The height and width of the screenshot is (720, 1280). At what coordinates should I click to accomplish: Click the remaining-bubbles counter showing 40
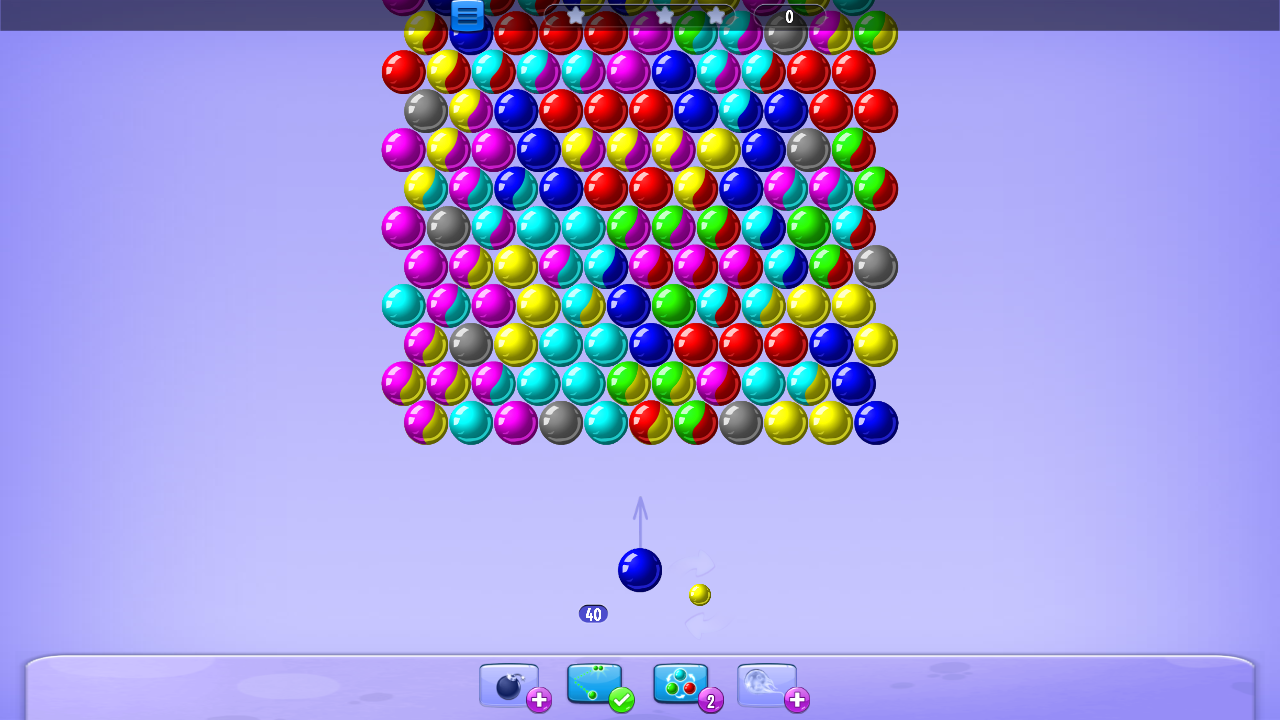coord(593,613)
